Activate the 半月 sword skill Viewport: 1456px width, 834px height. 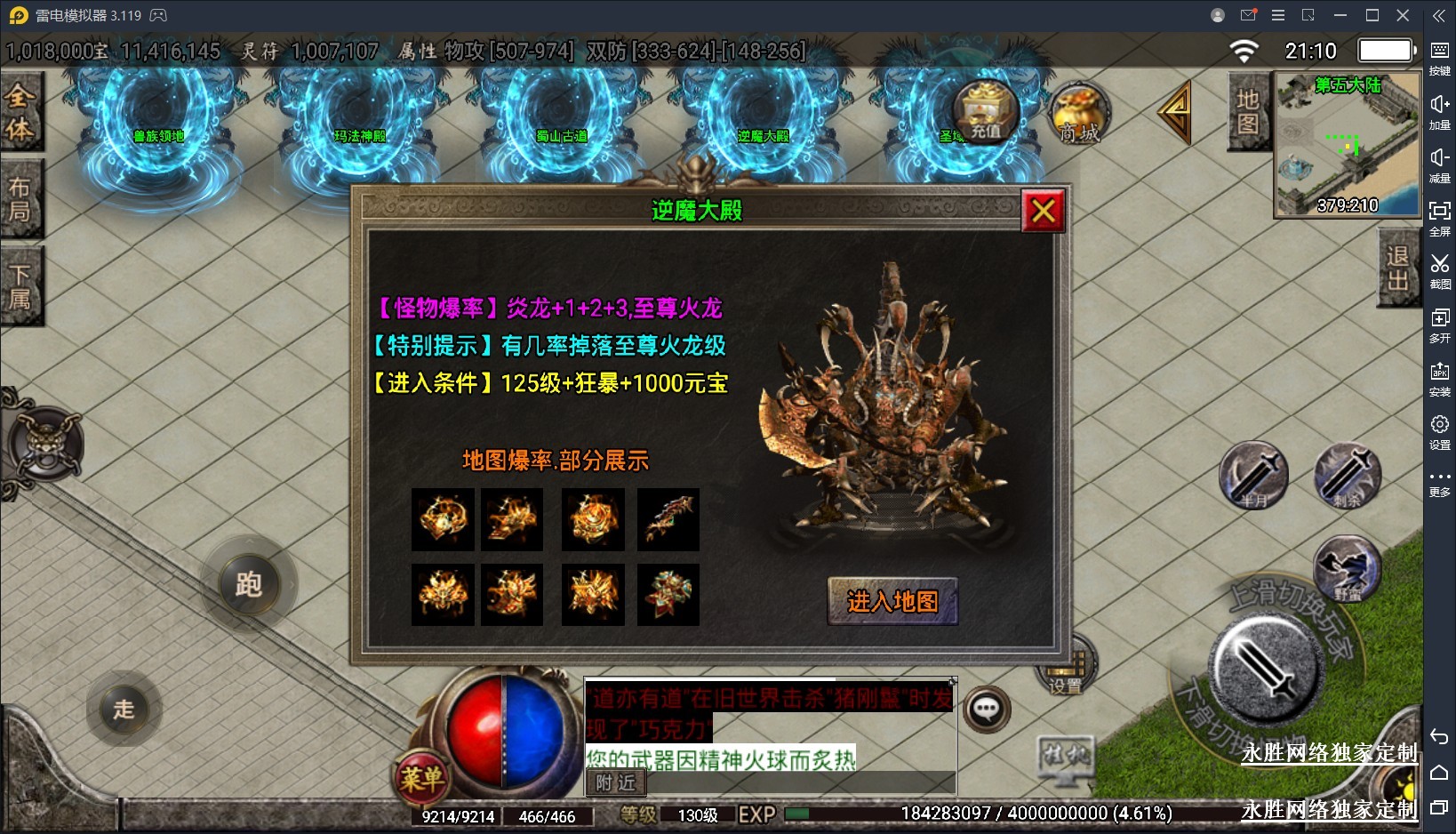[x=1253, y=476]
